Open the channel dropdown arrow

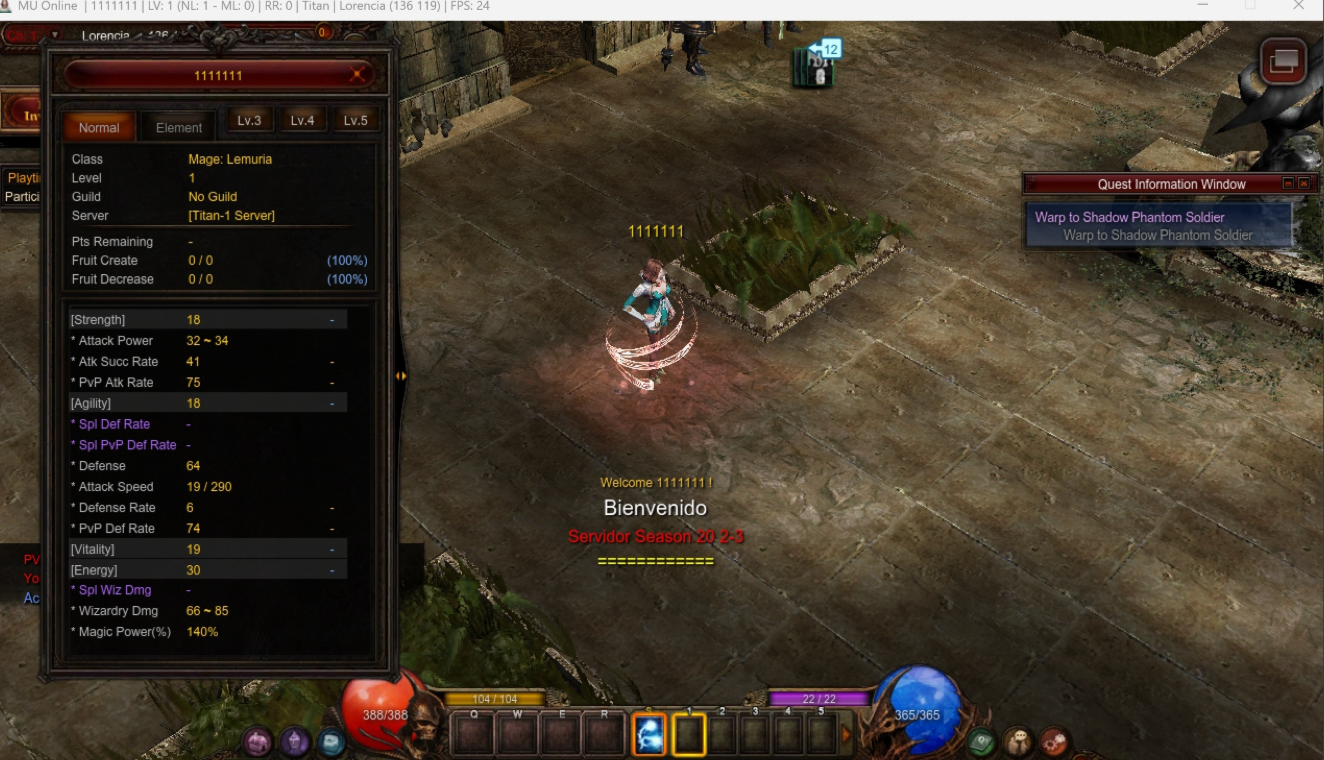coord(56,35)
